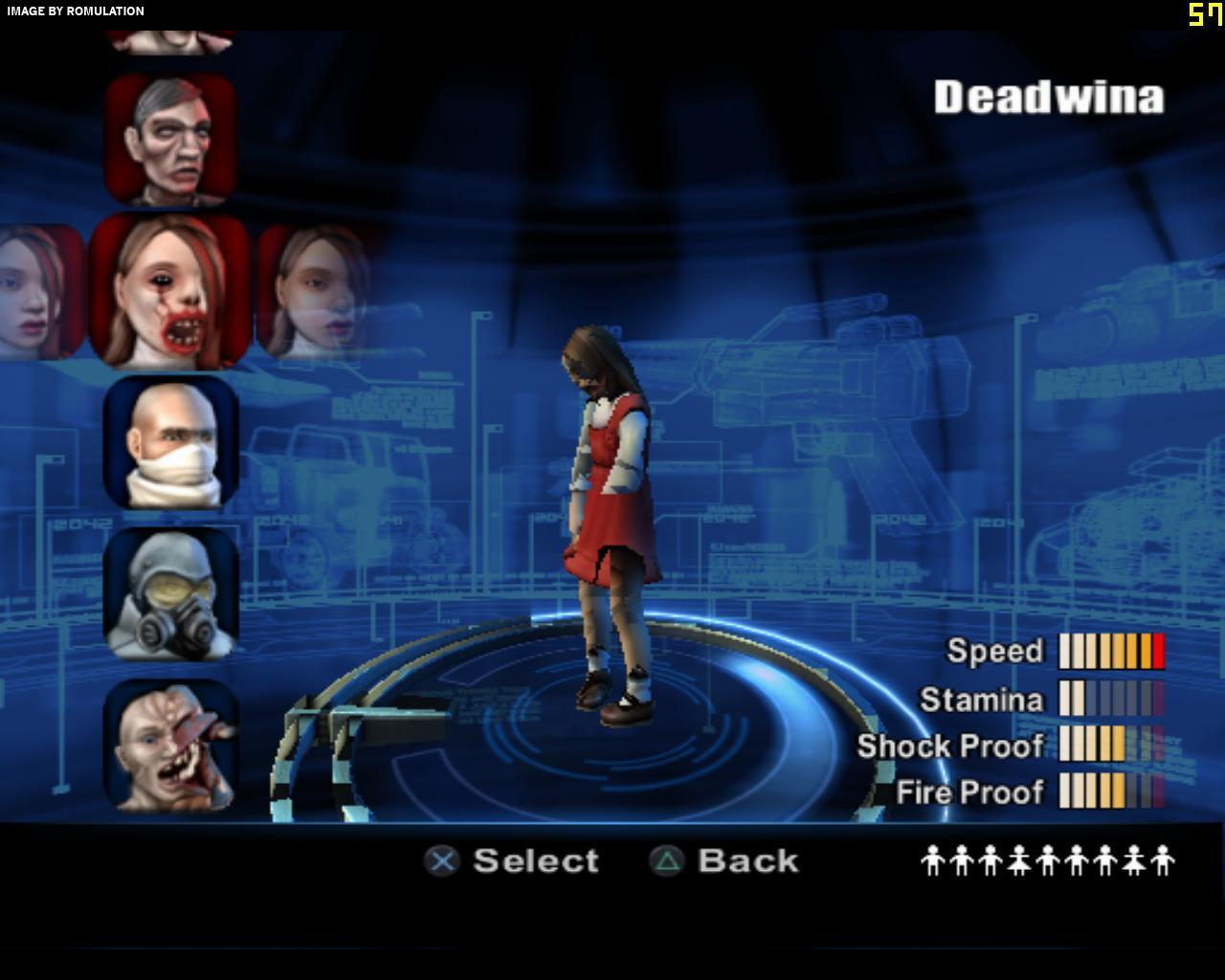Viewport: 1225px width, 980px height.
Task: Pick the bald man with white face mask
Action: (170, 442)
